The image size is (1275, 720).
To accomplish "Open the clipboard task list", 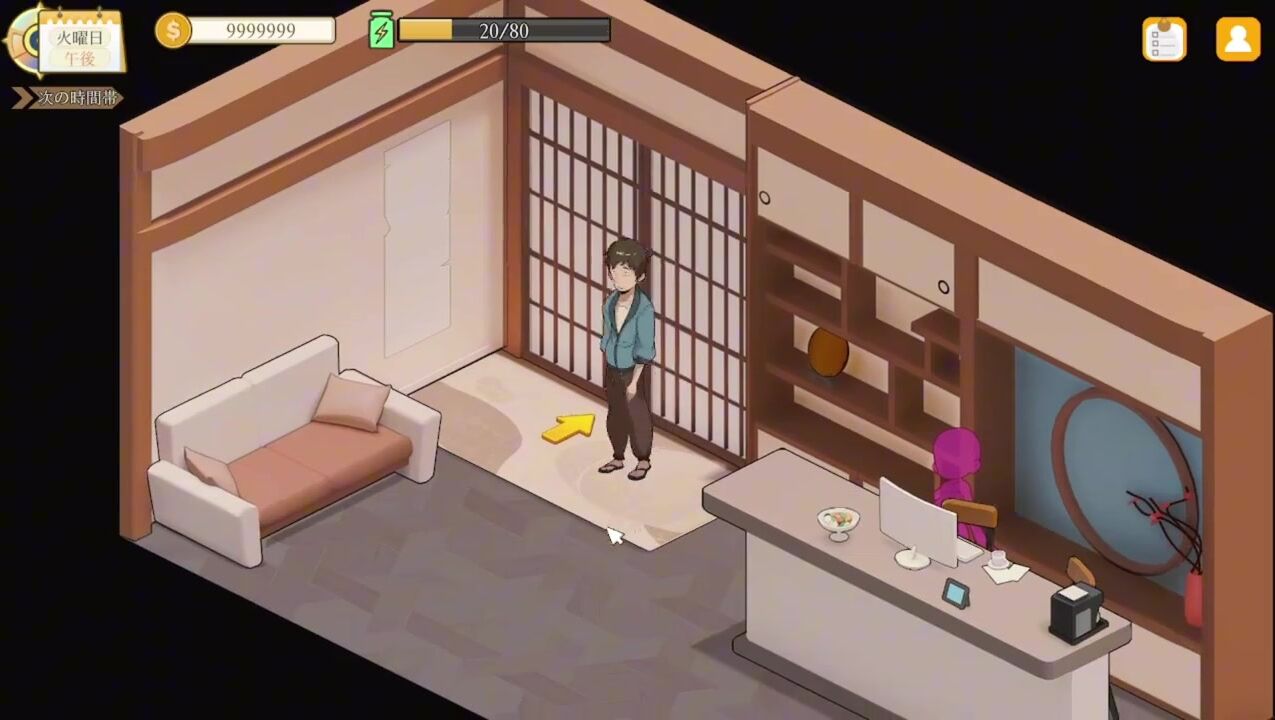I will [x=1164, y=39].
